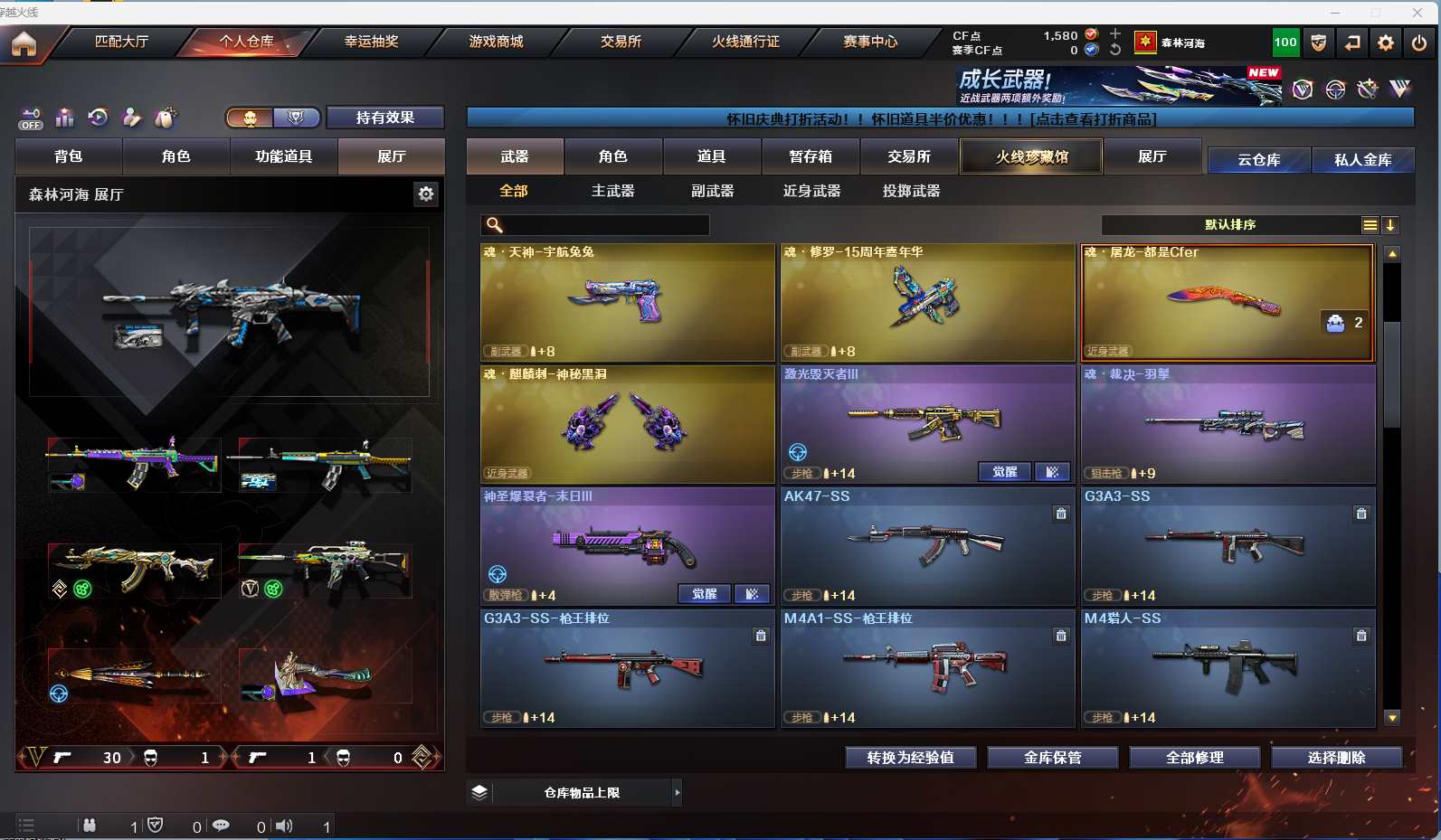The height and width of the screenshot is (840, 1441).
Task: Show 近身武器 melee weapons
Action: [811, 191]
